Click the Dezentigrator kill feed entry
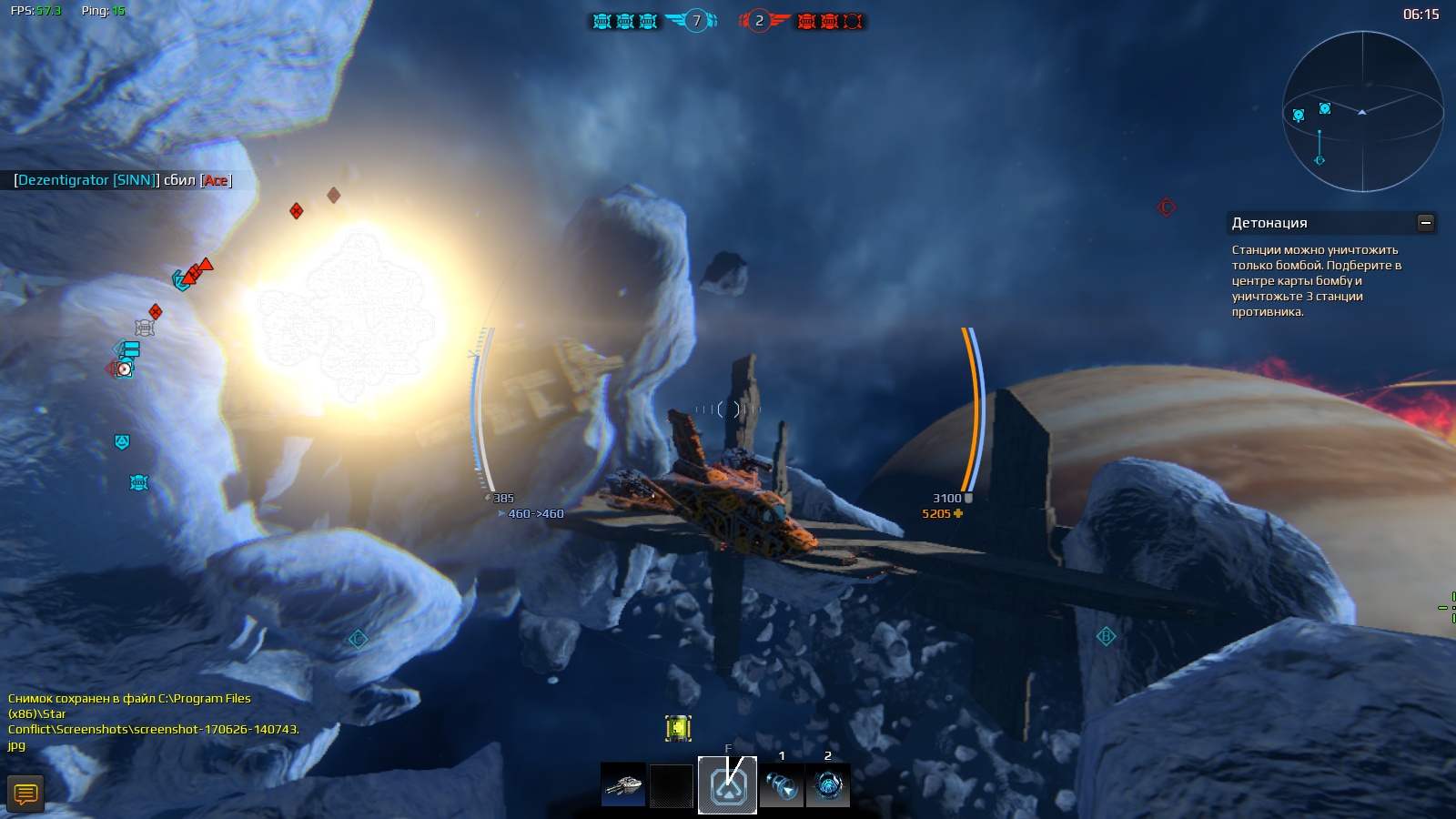 123,180
